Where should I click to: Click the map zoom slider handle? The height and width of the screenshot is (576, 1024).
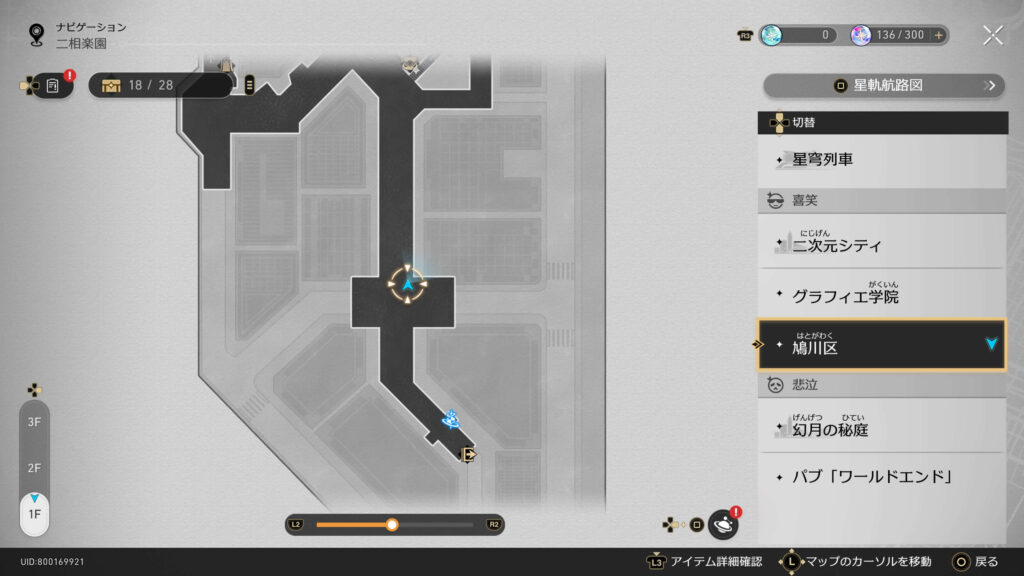coord(392,524)
